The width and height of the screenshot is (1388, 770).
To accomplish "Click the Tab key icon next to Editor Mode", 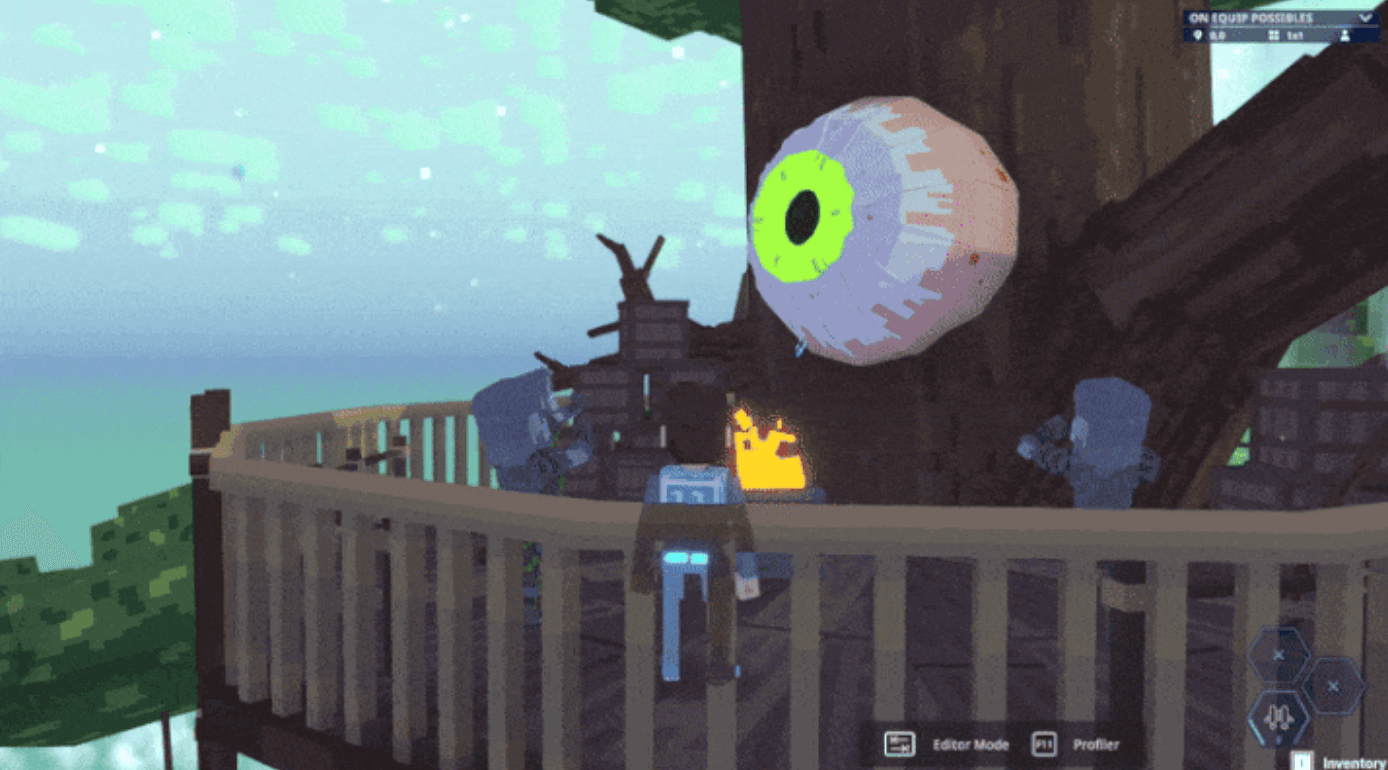I will [x=898, y=743].
